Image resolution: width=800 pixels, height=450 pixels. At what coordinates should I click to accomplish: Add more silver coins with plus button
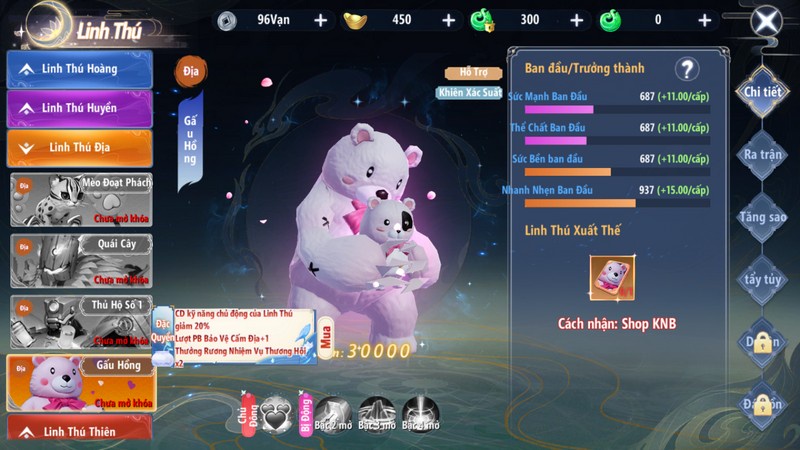[320, 20]
